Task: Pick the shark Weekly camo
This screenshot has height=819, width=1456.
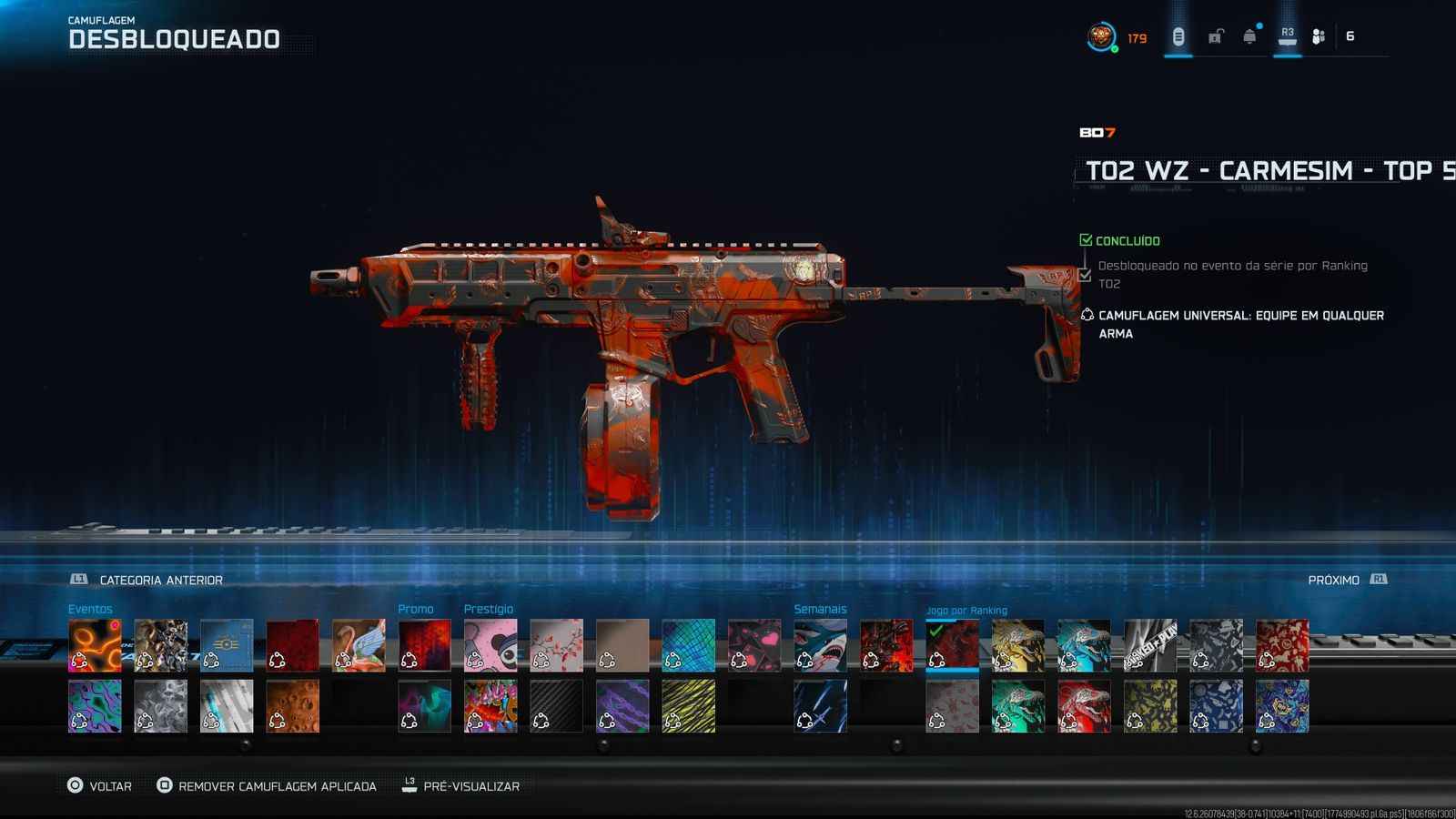Action: (x=820, y=645)
